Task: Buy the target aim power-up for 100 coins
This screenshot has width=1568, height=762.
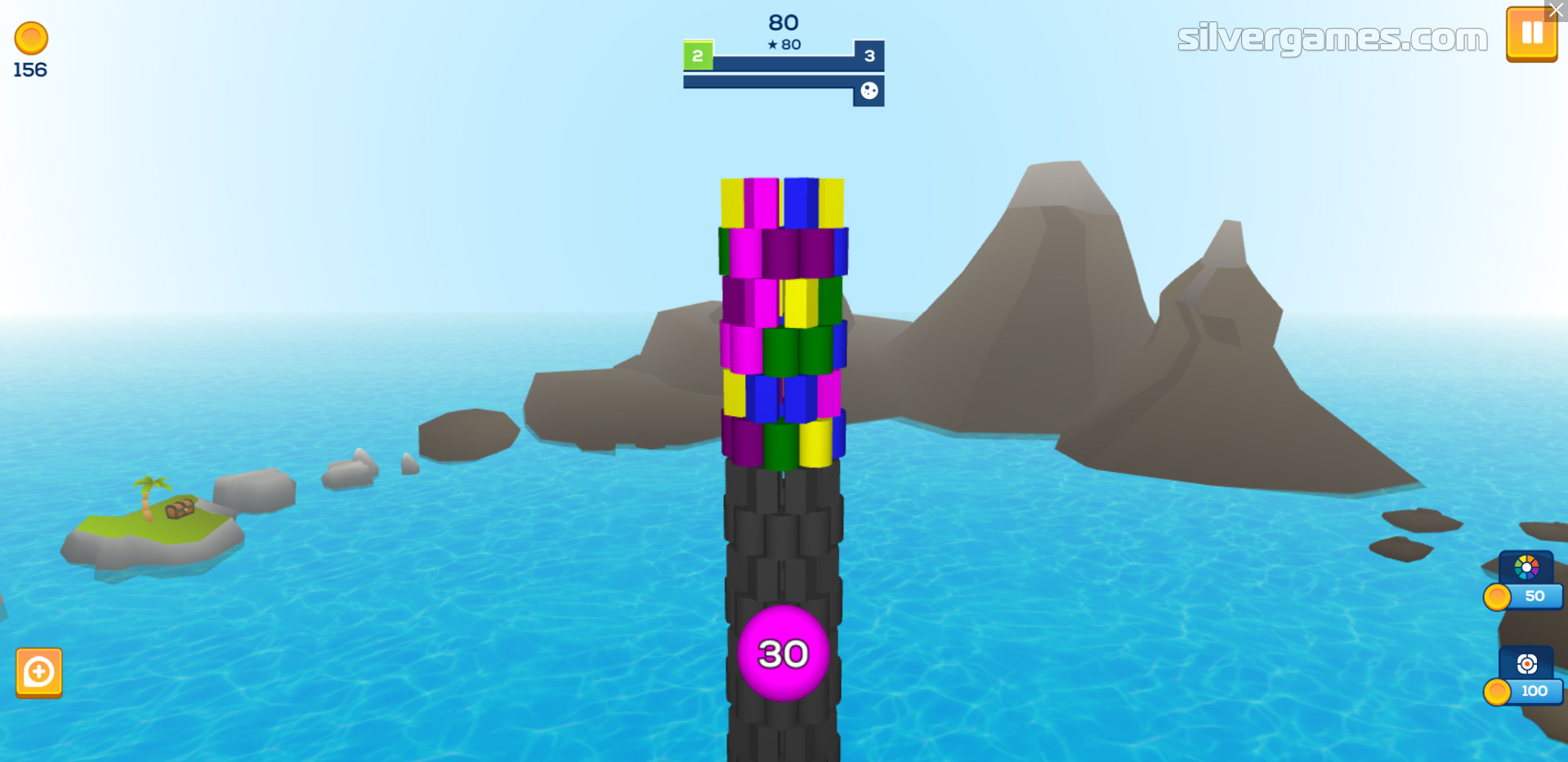Action: pos(1526,676)
